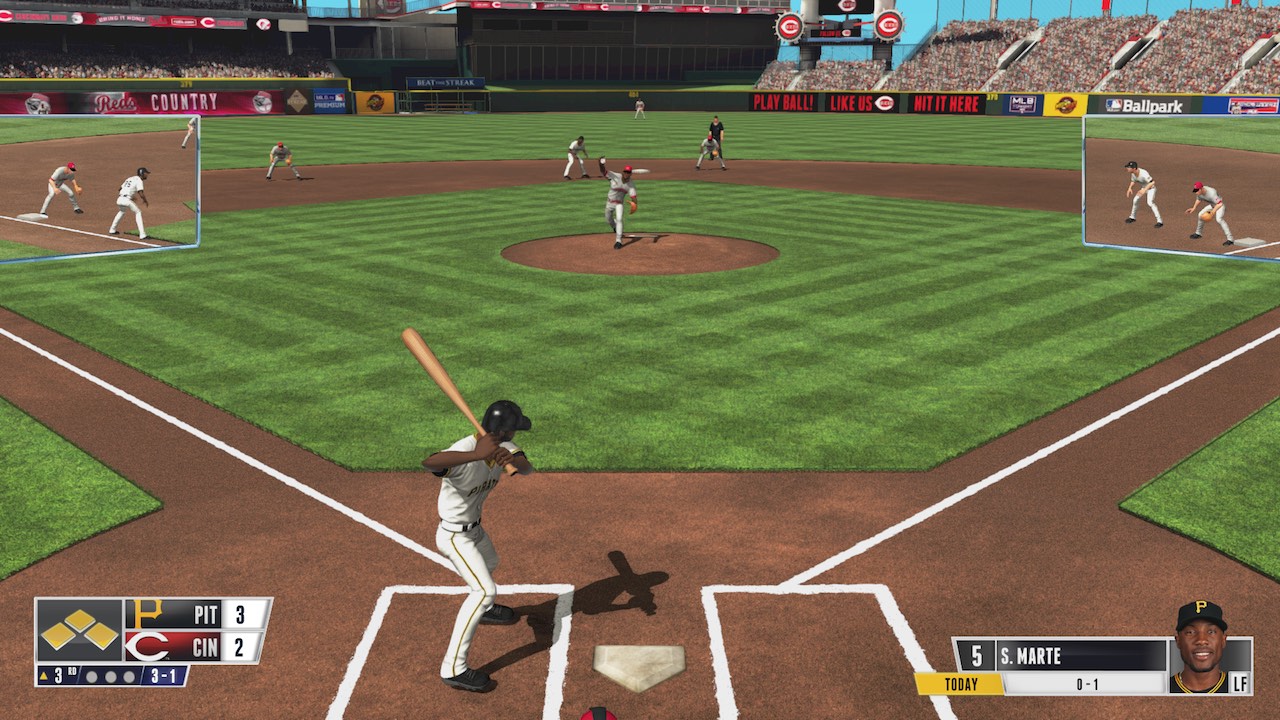Click the 'HIT IT HERE' outfield banner
This screenshot has height=720, width=1280.
coord(947,101)
